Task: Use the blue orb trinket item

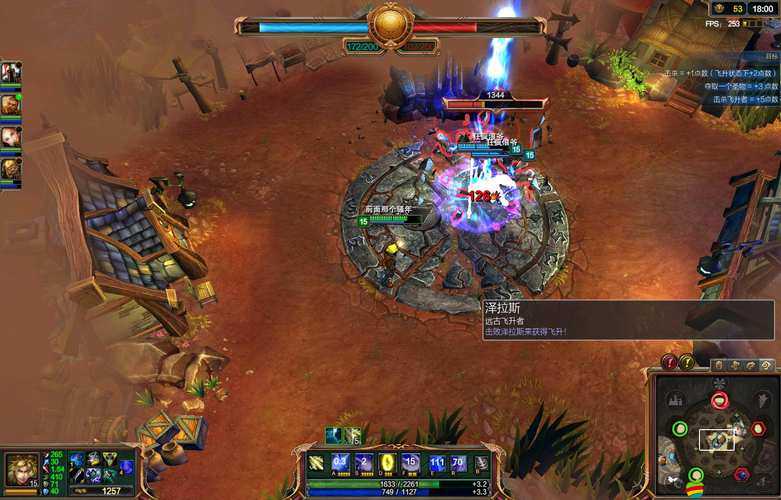Action: click(127, 467)
